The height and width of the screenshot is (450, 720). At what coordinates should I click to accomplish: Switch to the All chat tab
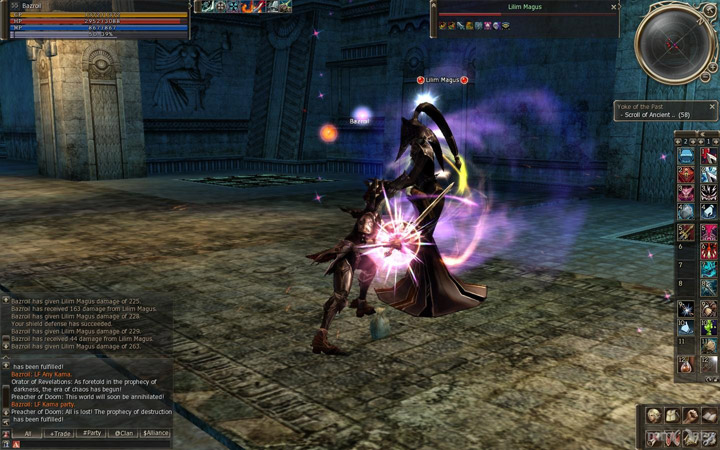(x=28, y=434)
